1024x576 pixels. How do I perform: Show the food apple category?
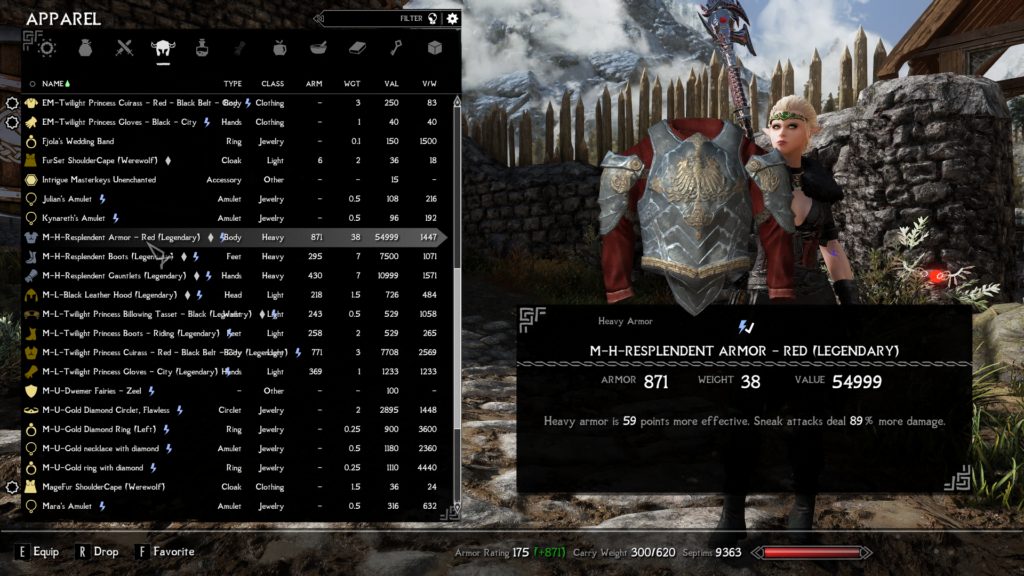tap(279, 47)
